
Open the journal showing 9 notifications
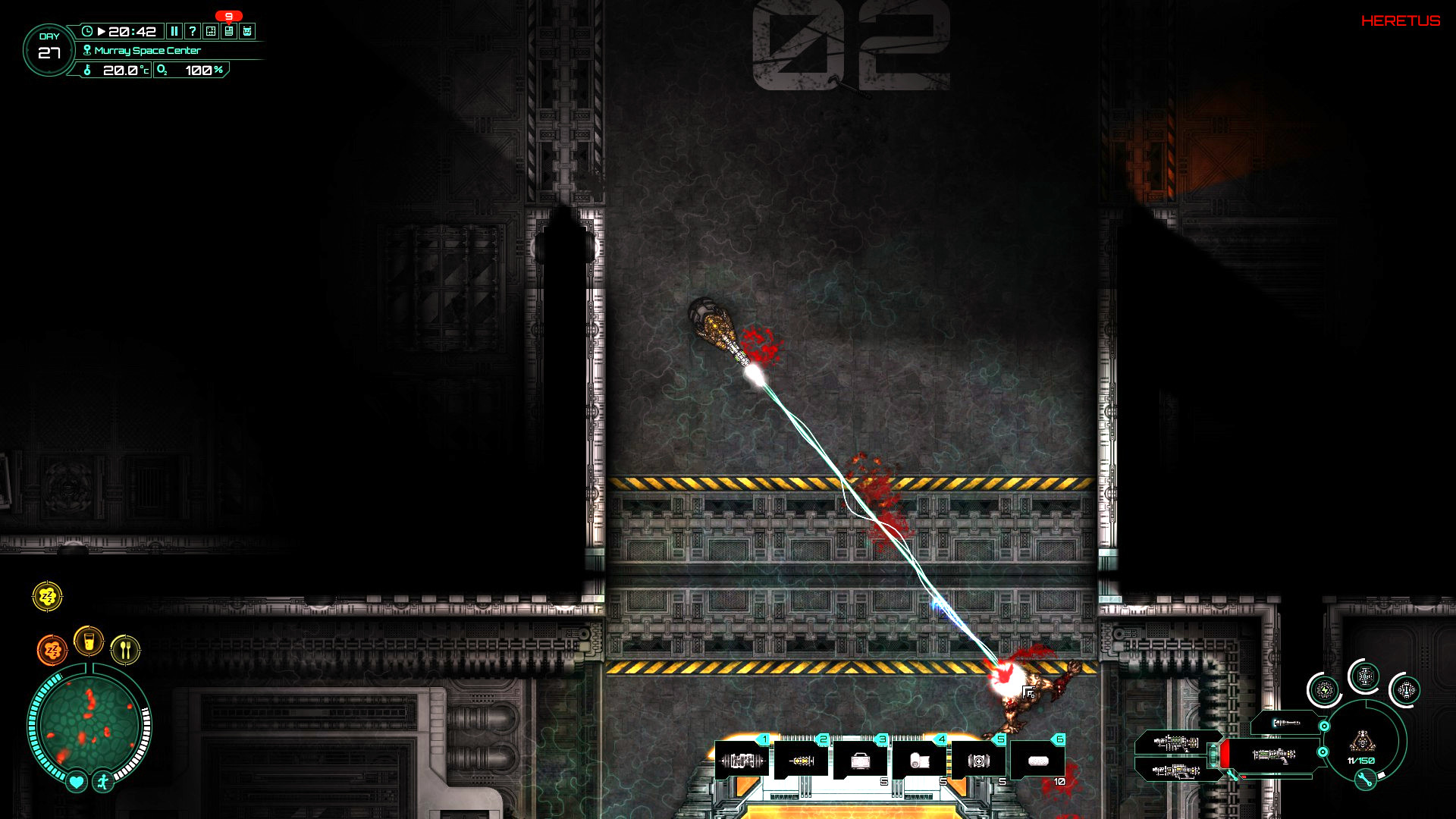click(228, 31)
